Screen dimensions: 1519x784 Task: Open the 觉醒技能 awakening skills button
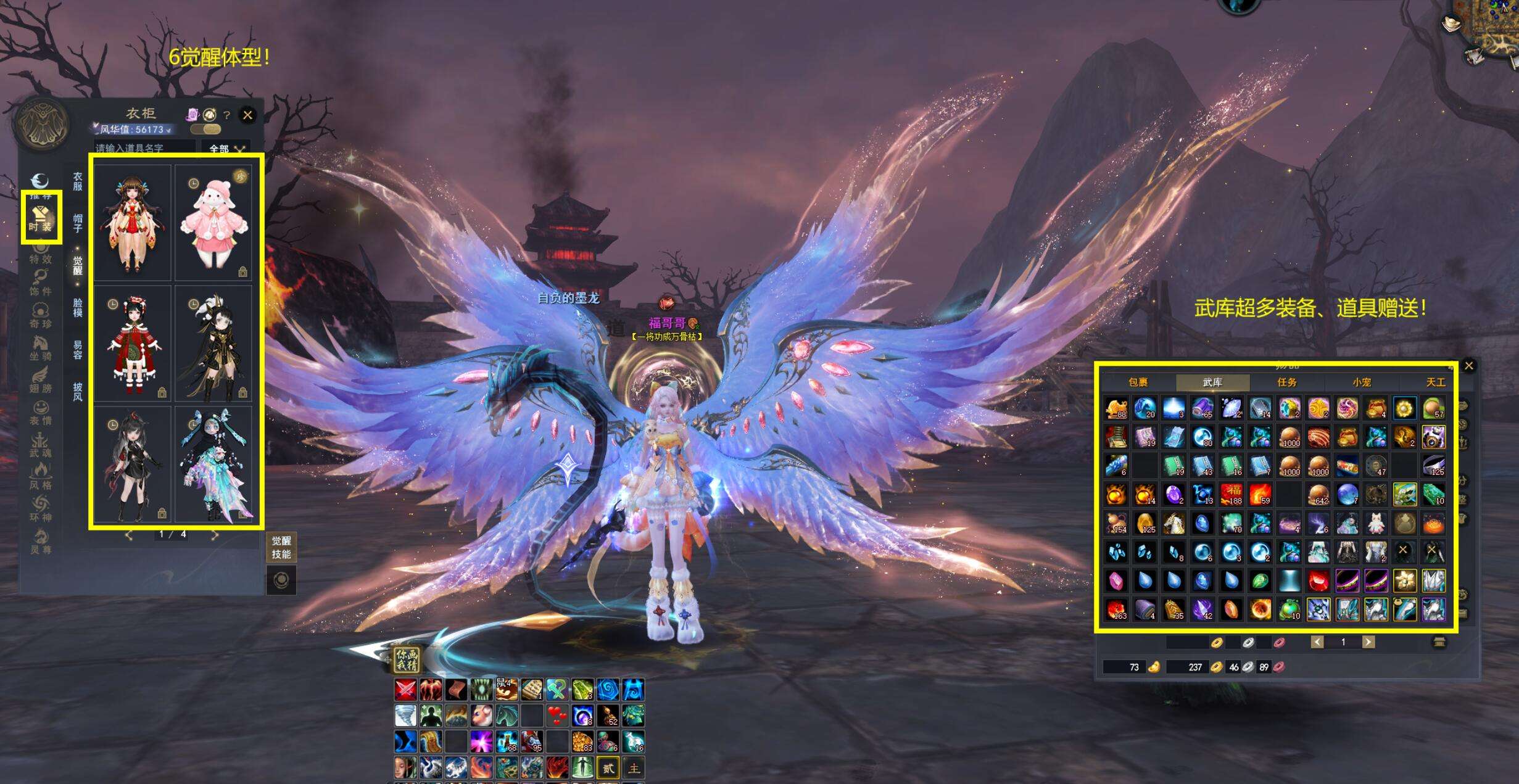click(x=281, y=548)
